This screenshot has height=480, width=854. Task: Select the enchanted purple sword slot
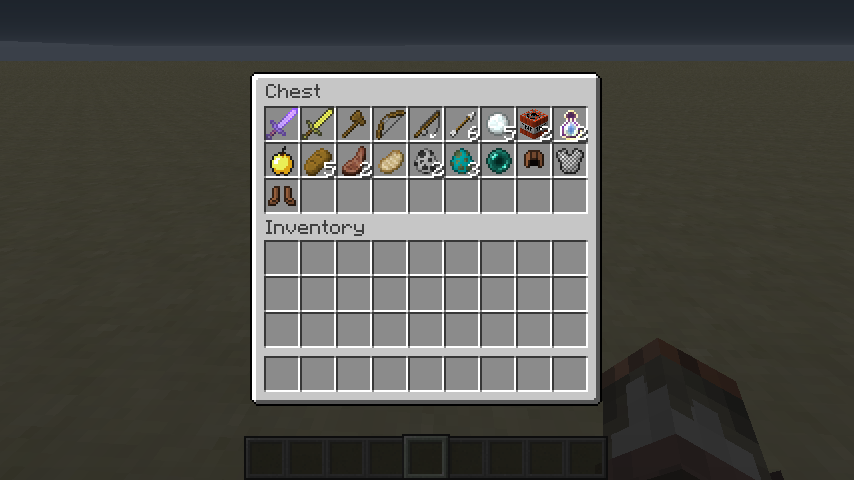282,124
